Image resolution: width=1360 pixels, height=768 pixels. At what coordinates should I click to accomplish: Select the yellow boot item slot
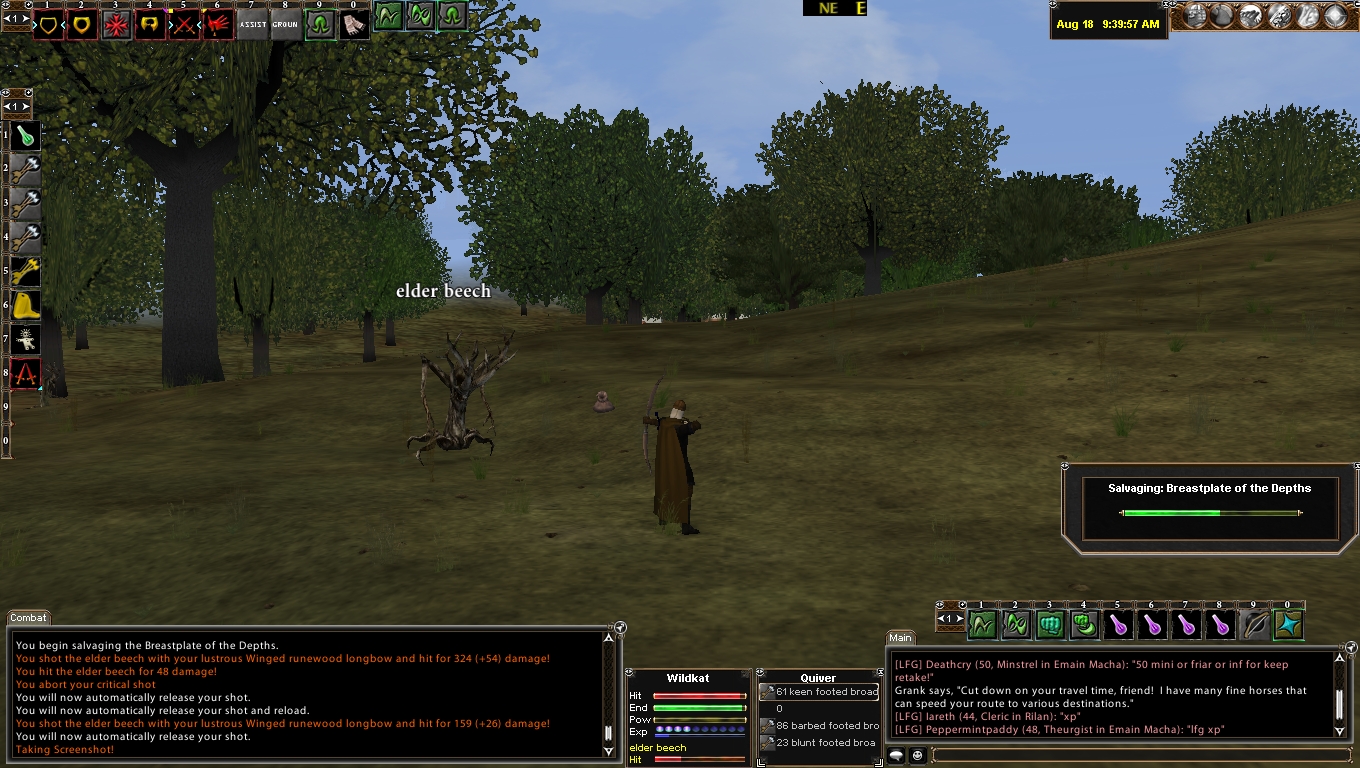(26, 305)
